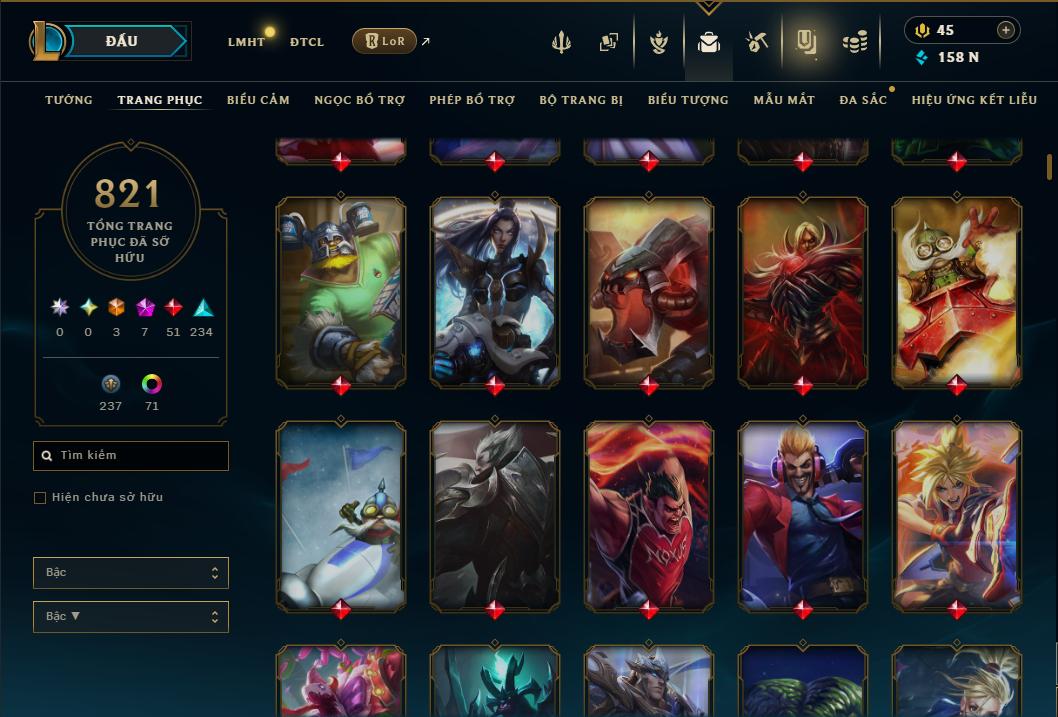Viewport: 1058px width, 717px height.
Task: Click the trident icon in the top bar
Action: coord(561,42)
